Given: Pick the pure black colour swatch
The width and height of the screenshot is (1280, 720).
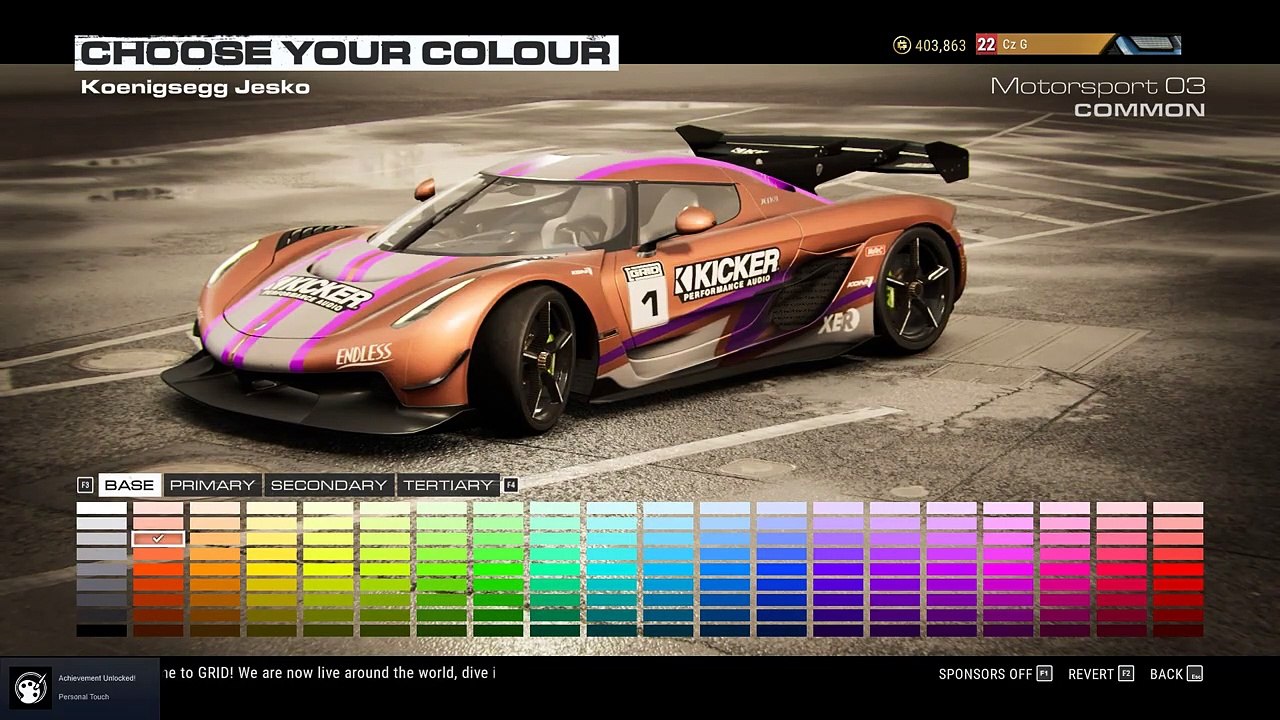Looking at the screenshot, I should pyautogui.click(x=102, y=631).
